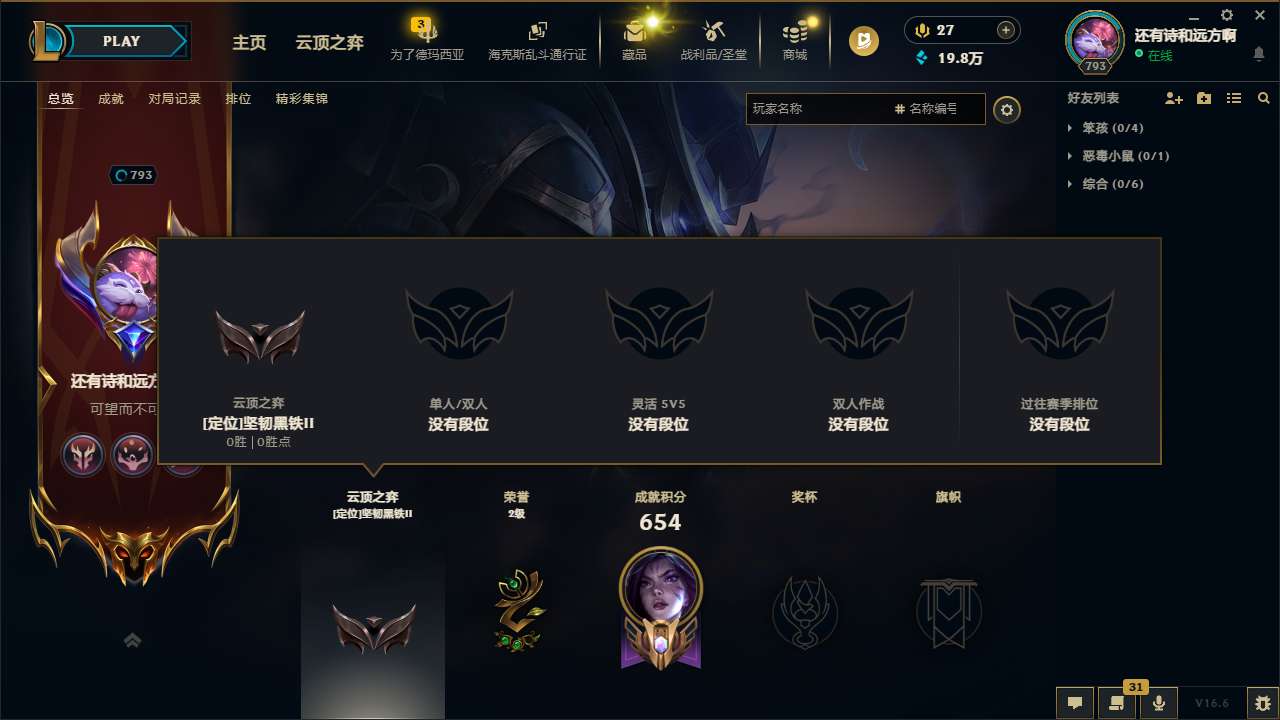Open the 藏品 collection page

(636, 41)
